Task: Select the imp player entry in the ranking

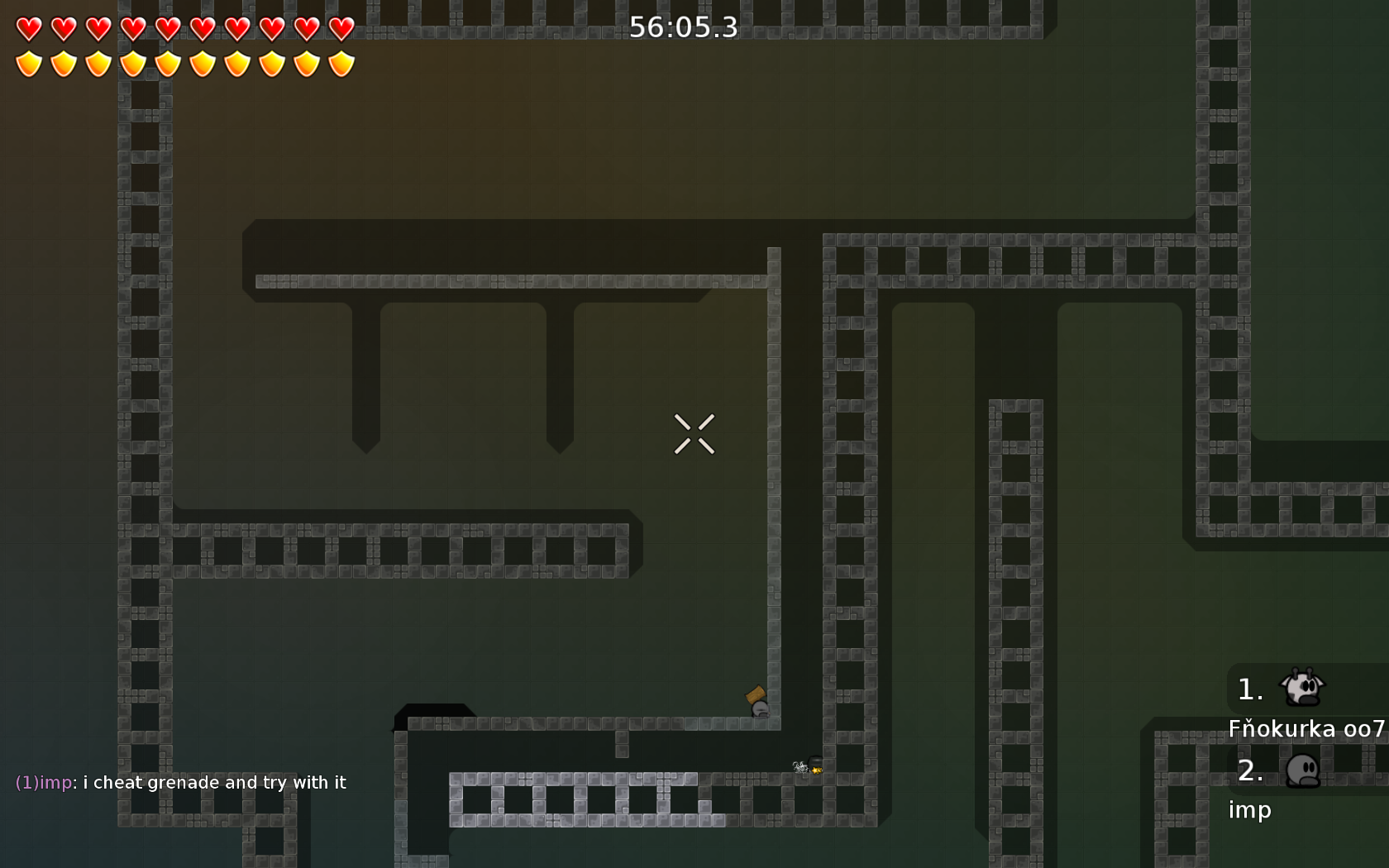Action: tap(1250, 808)
